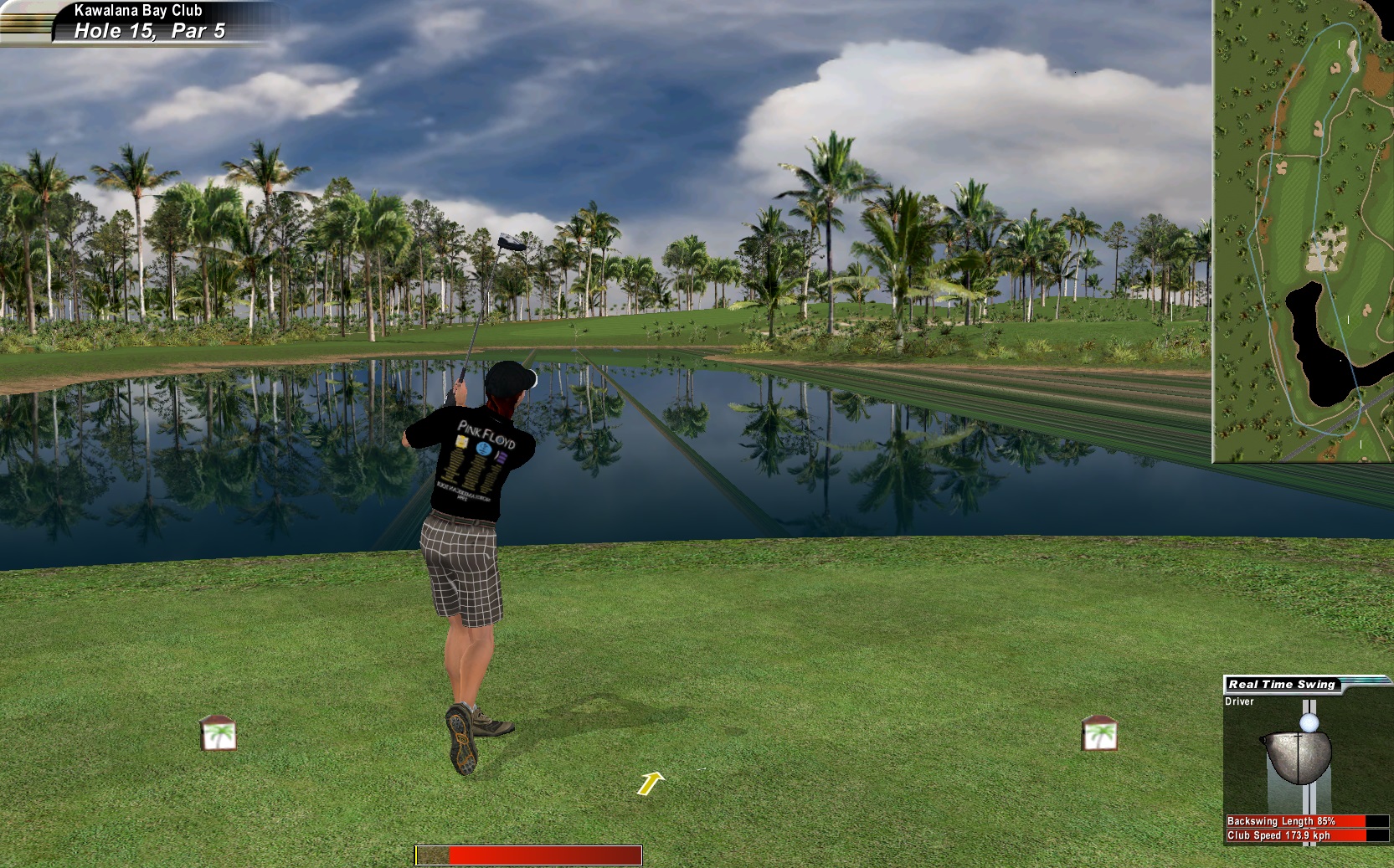Click the Driver club label
The width and height of the screenshot is (1394, 868).
click(1239, 701)
